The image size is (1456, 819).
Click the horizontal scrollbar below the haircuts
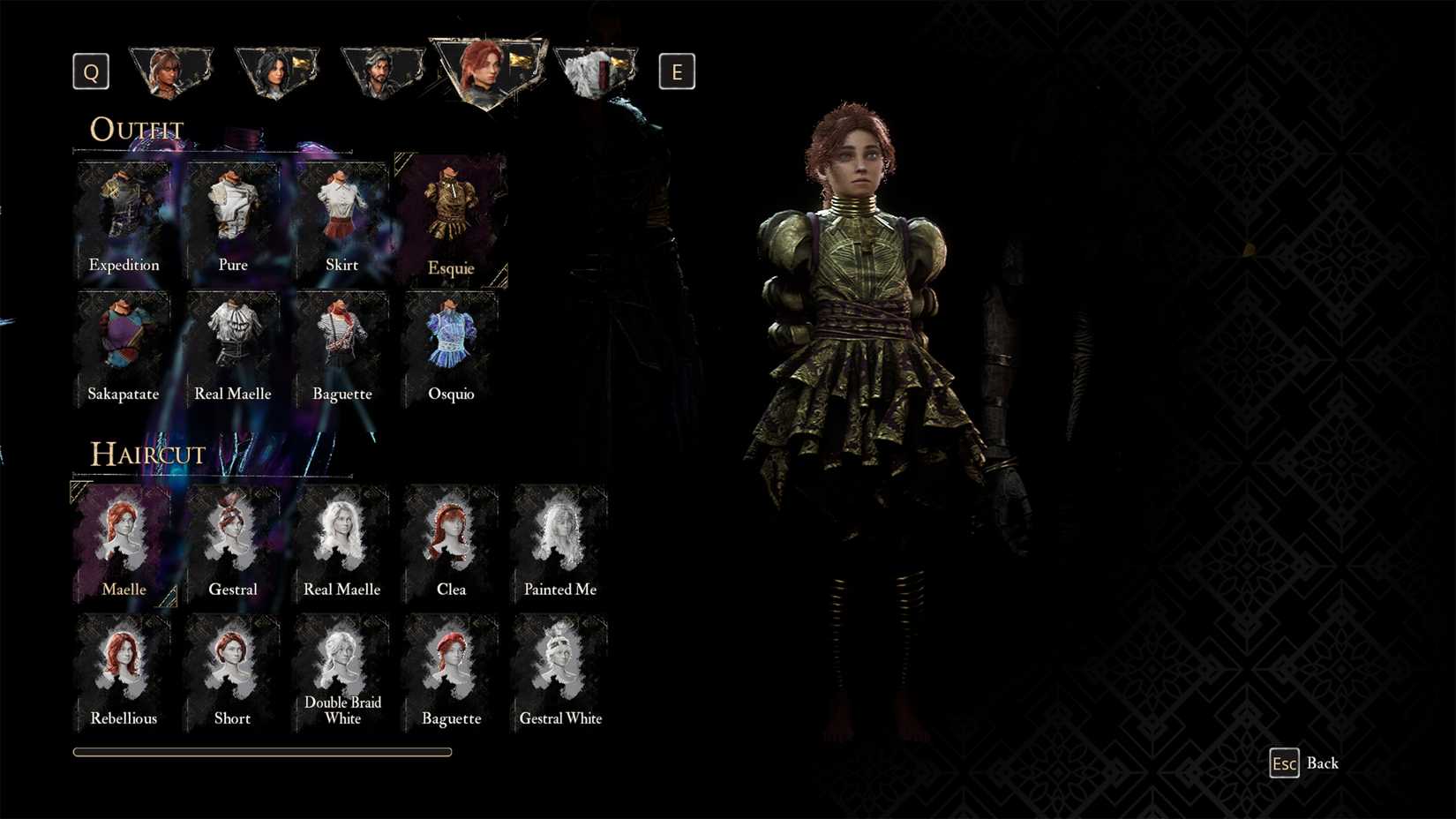[x=262, y=752]
